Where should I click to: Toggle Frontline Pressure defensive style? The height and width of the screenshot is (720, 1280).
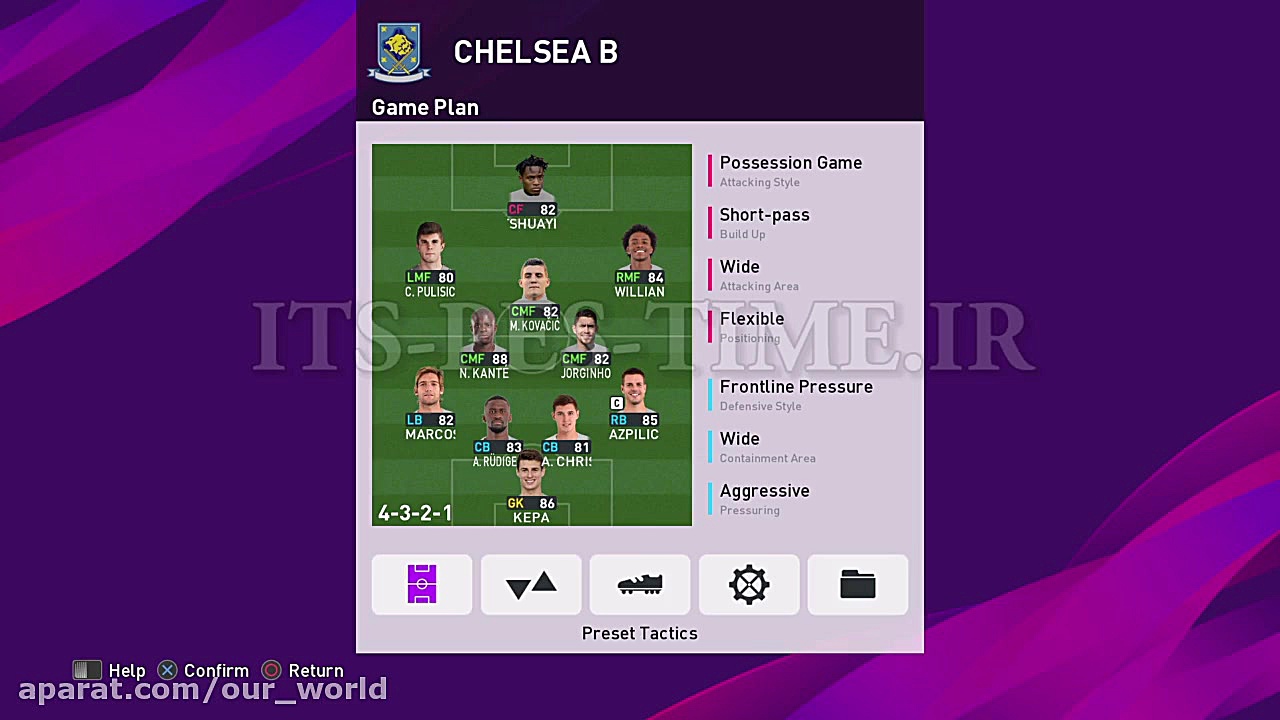coord(796,395)
